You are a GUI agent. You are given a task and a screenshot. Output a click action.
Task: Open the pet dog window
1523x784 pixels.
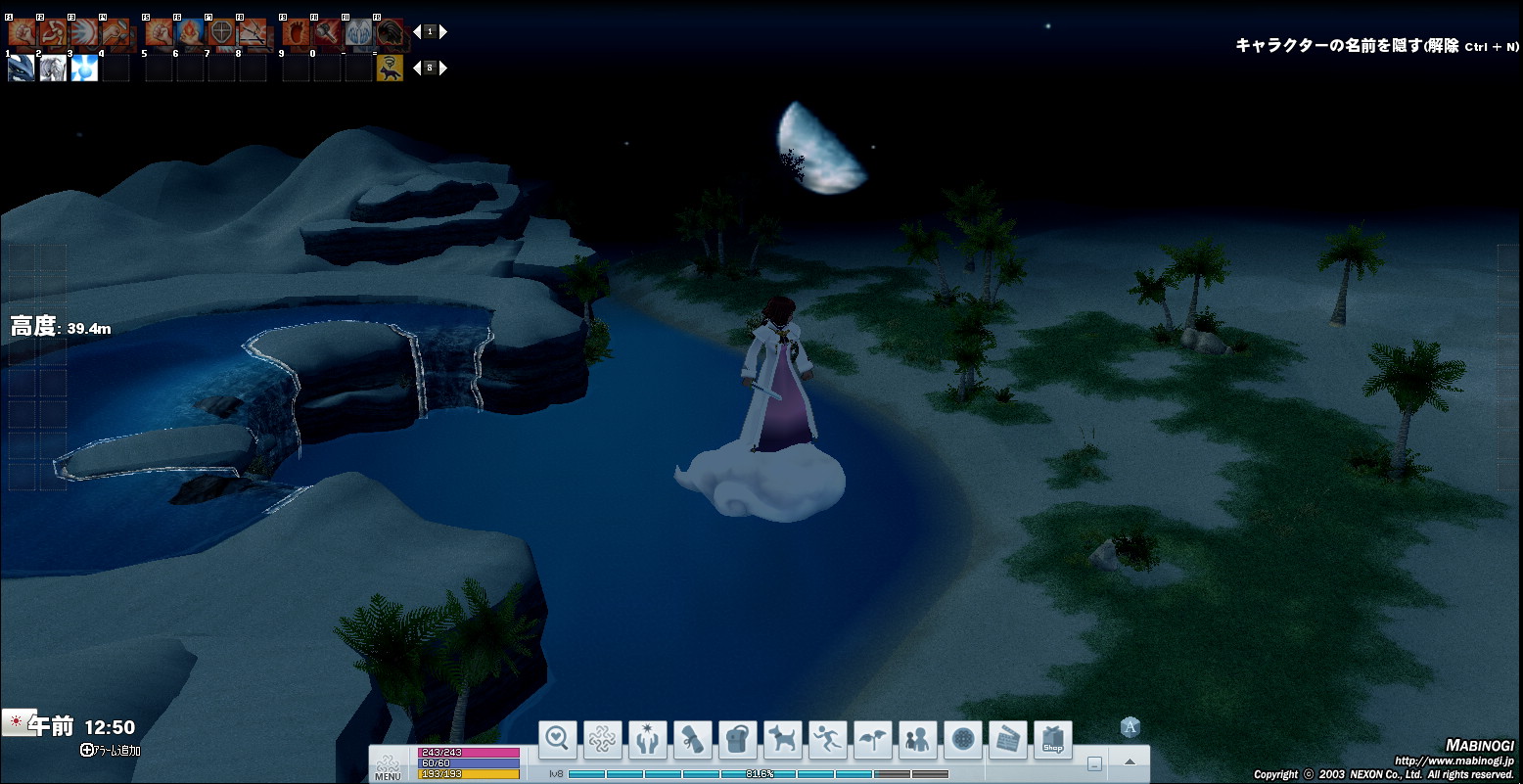(x=783, y=740)
